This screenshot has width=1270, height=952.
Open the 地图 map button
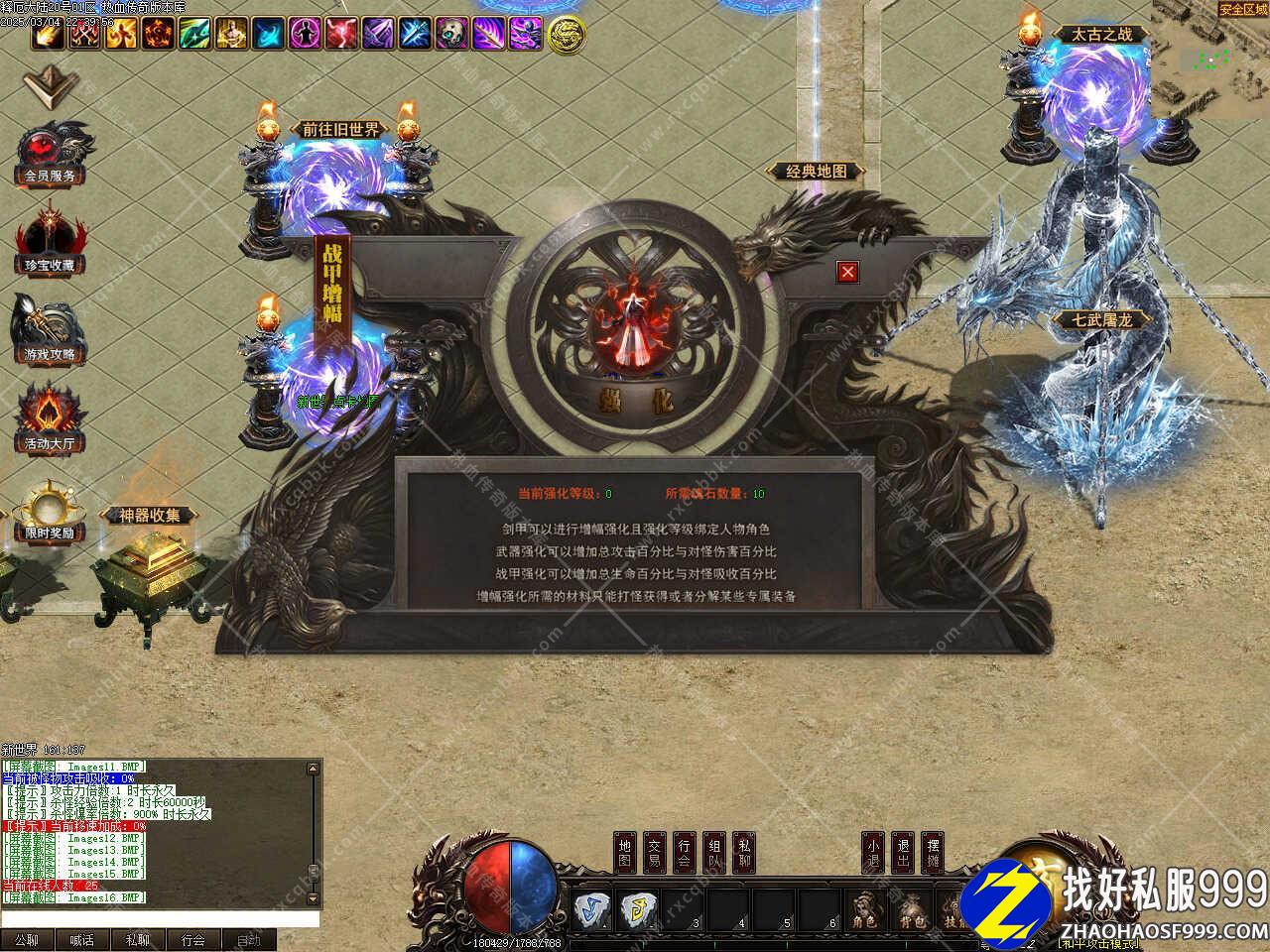[624, 854]
